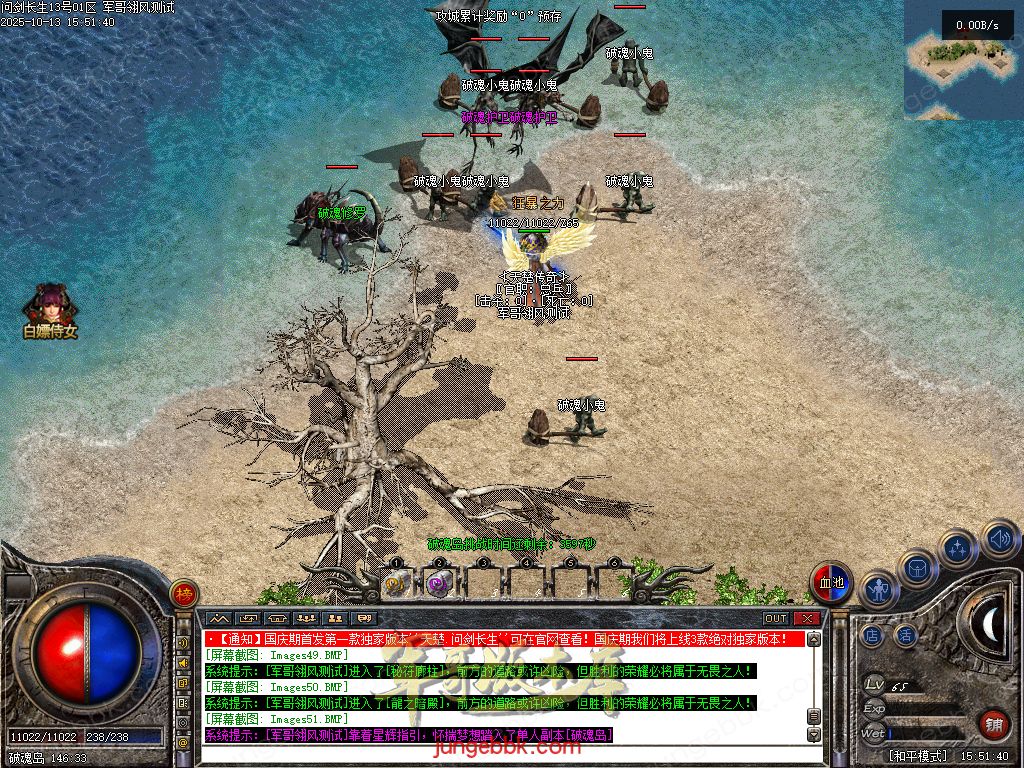Click the @ chat channel button

[x=184, y=740]
